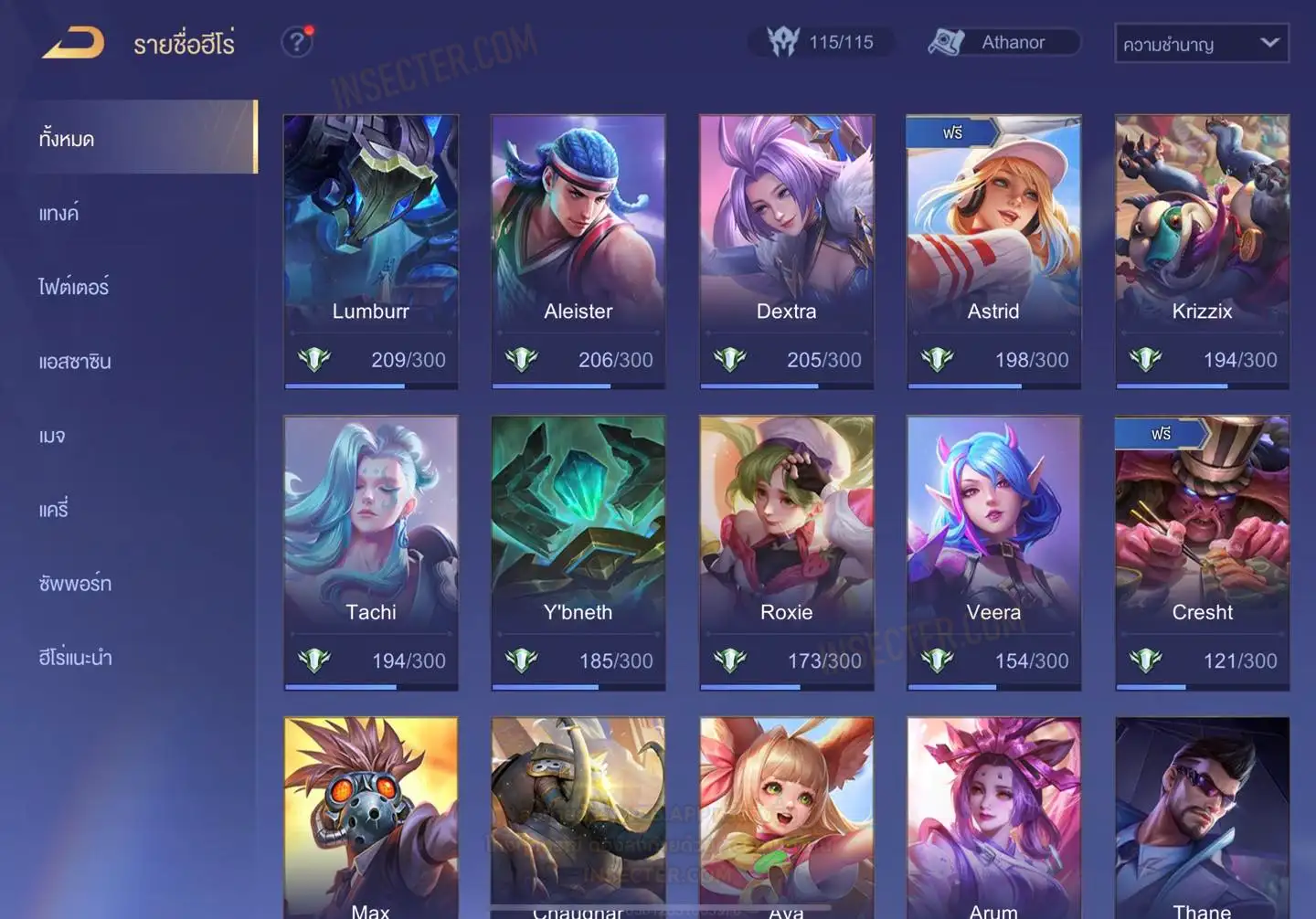
Task: Open Tachi's hero card
Action: pos(370,553)
